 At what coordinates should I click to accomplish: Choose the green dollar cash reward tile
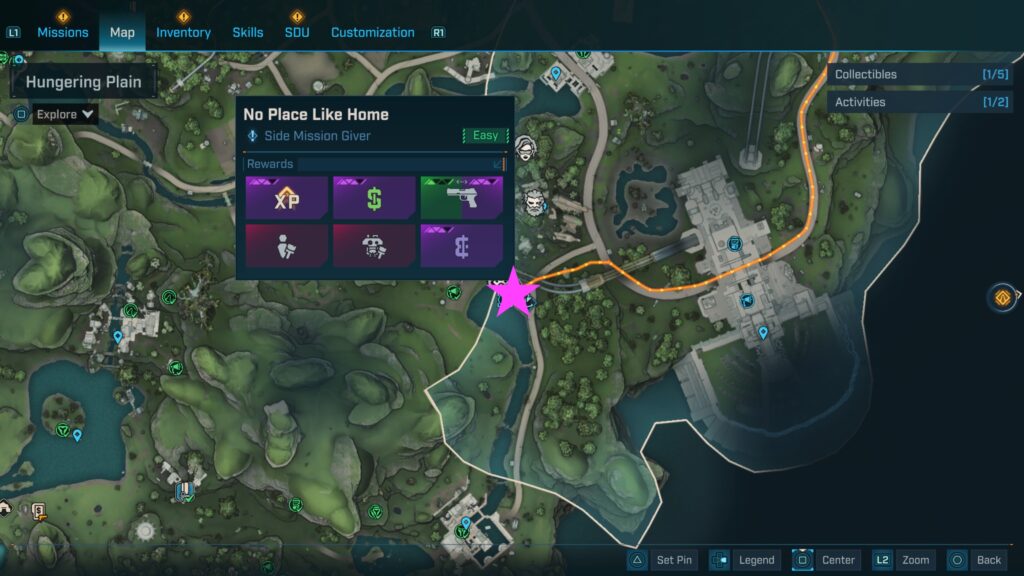pyautogui.click(x=374, y=197)
